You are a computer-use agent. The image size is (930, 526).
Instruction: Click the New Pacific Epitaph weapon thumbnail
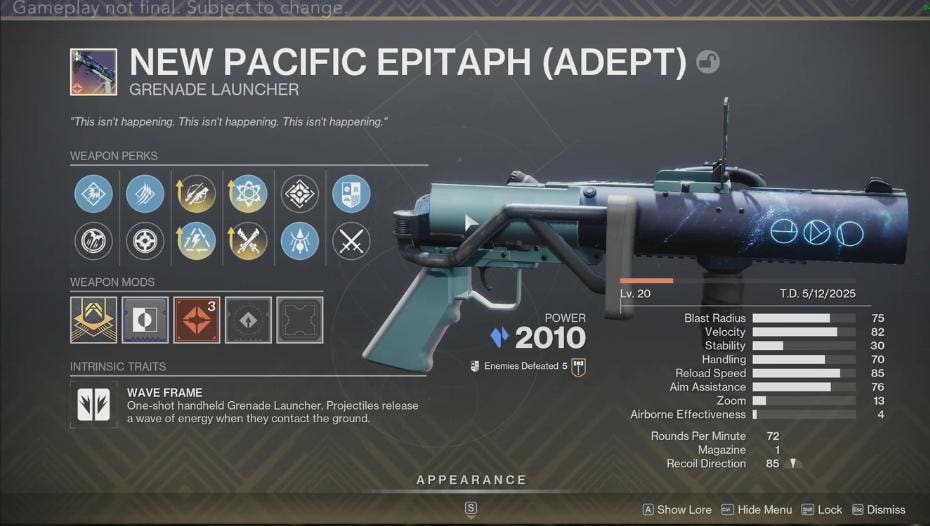[94, 72]
